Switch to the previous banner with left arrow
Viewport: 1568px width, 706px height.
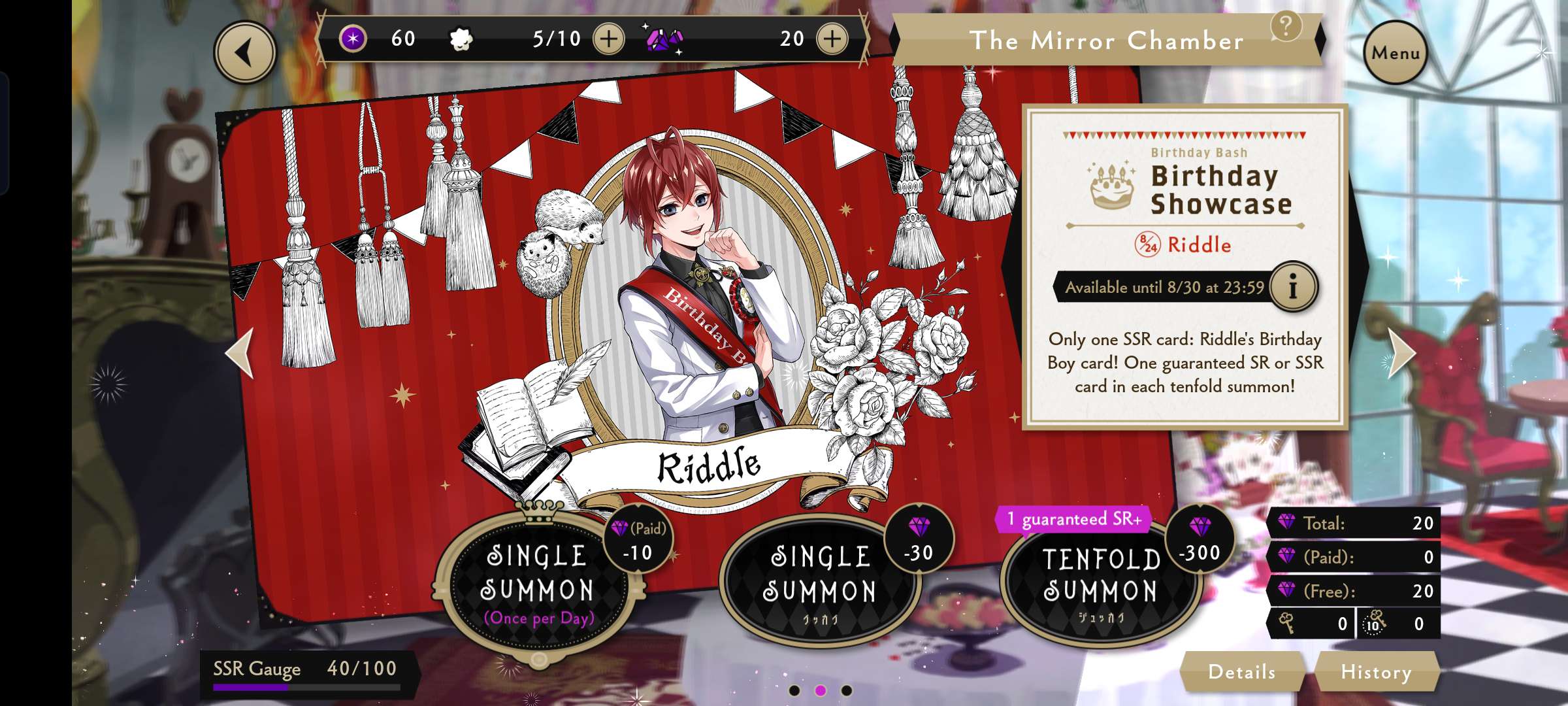click(240, 353)
